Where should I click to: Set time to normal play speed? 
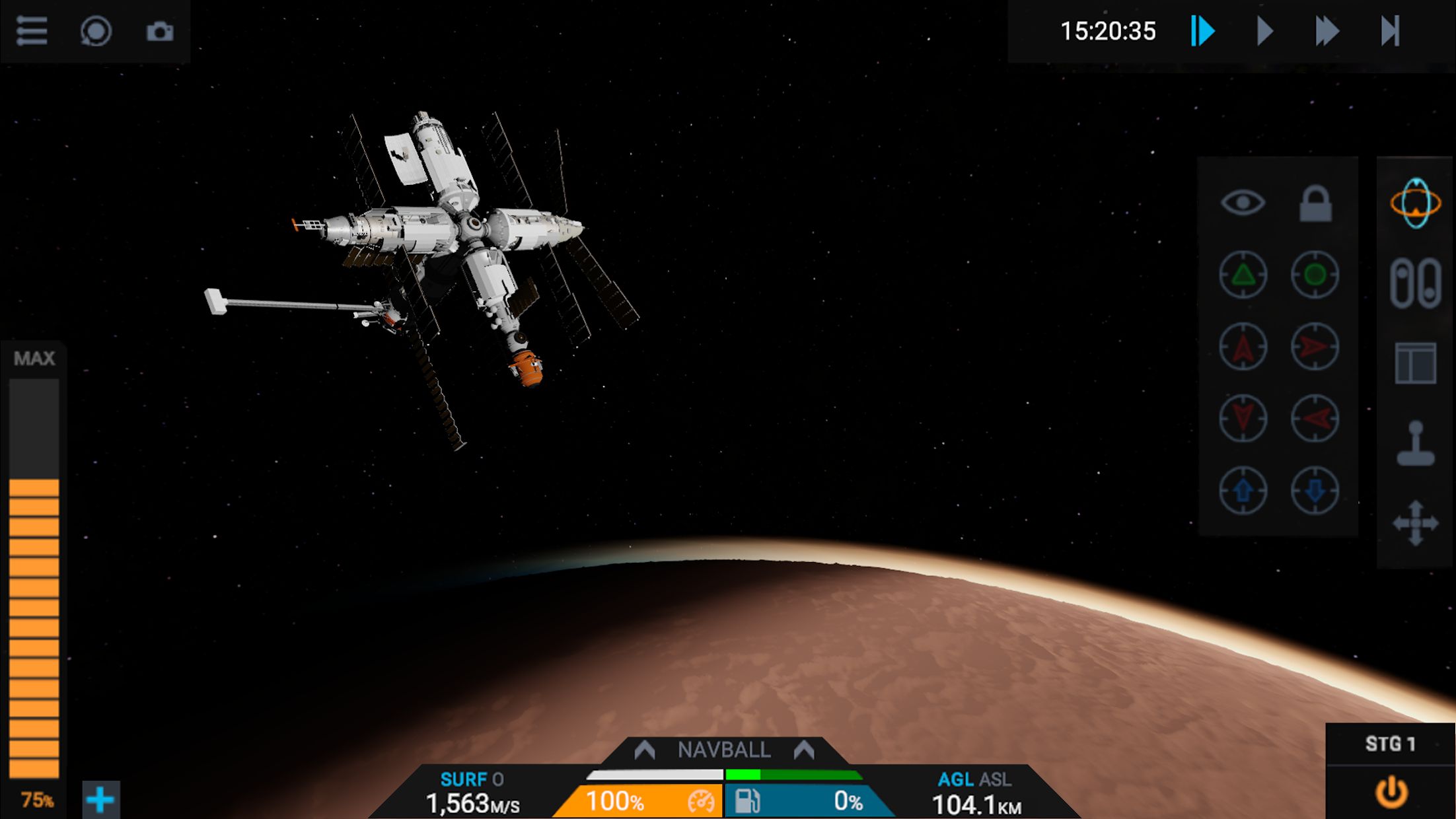coord(1264,31)
